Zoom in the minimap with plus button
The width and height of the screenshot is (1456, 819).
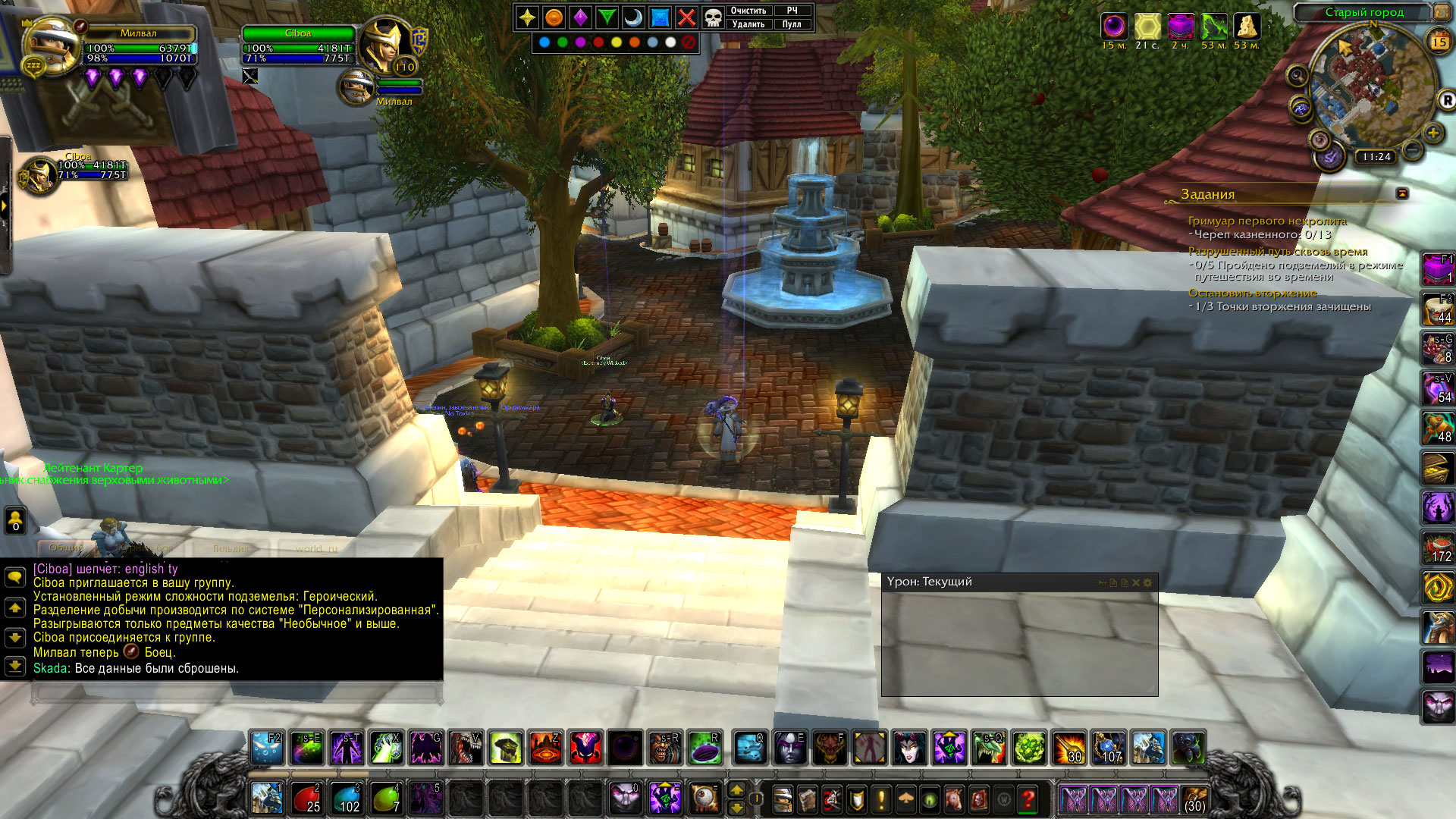[1433, 133]
